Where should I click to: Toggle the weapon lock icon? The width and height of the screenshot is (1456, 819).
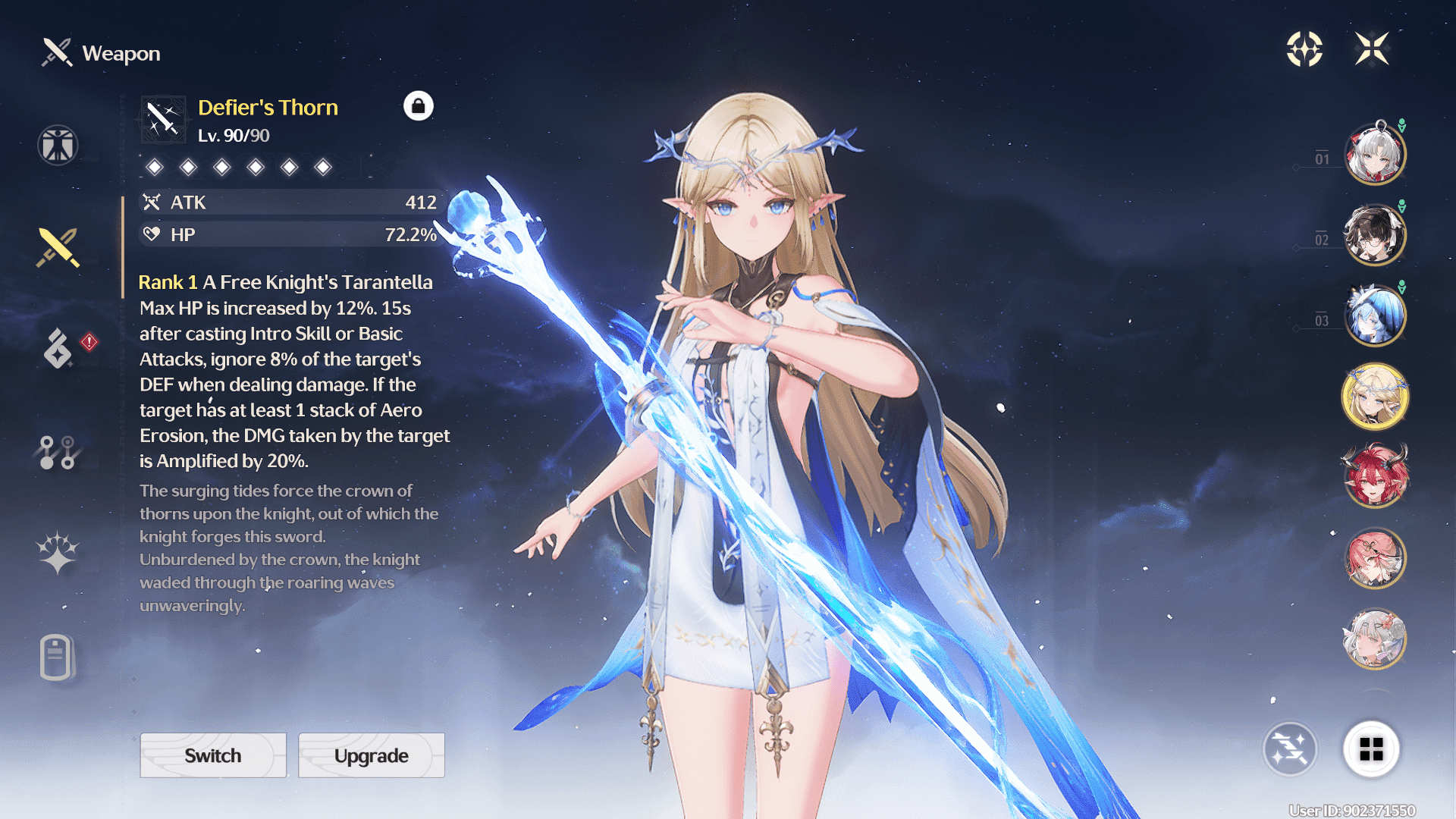click(419, 106)
